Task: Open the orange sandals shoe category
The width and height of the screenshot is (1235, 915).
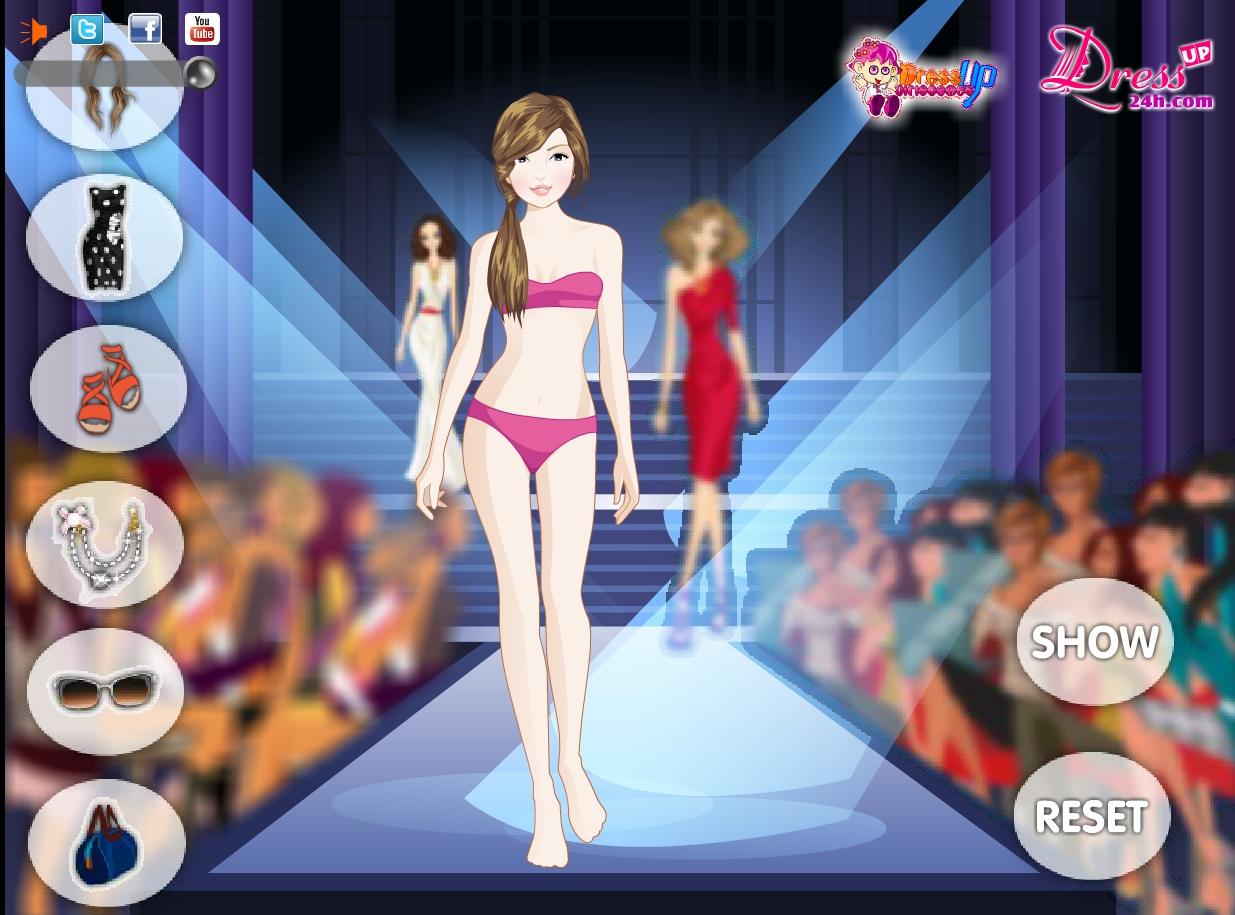Action: coord(108,389)
